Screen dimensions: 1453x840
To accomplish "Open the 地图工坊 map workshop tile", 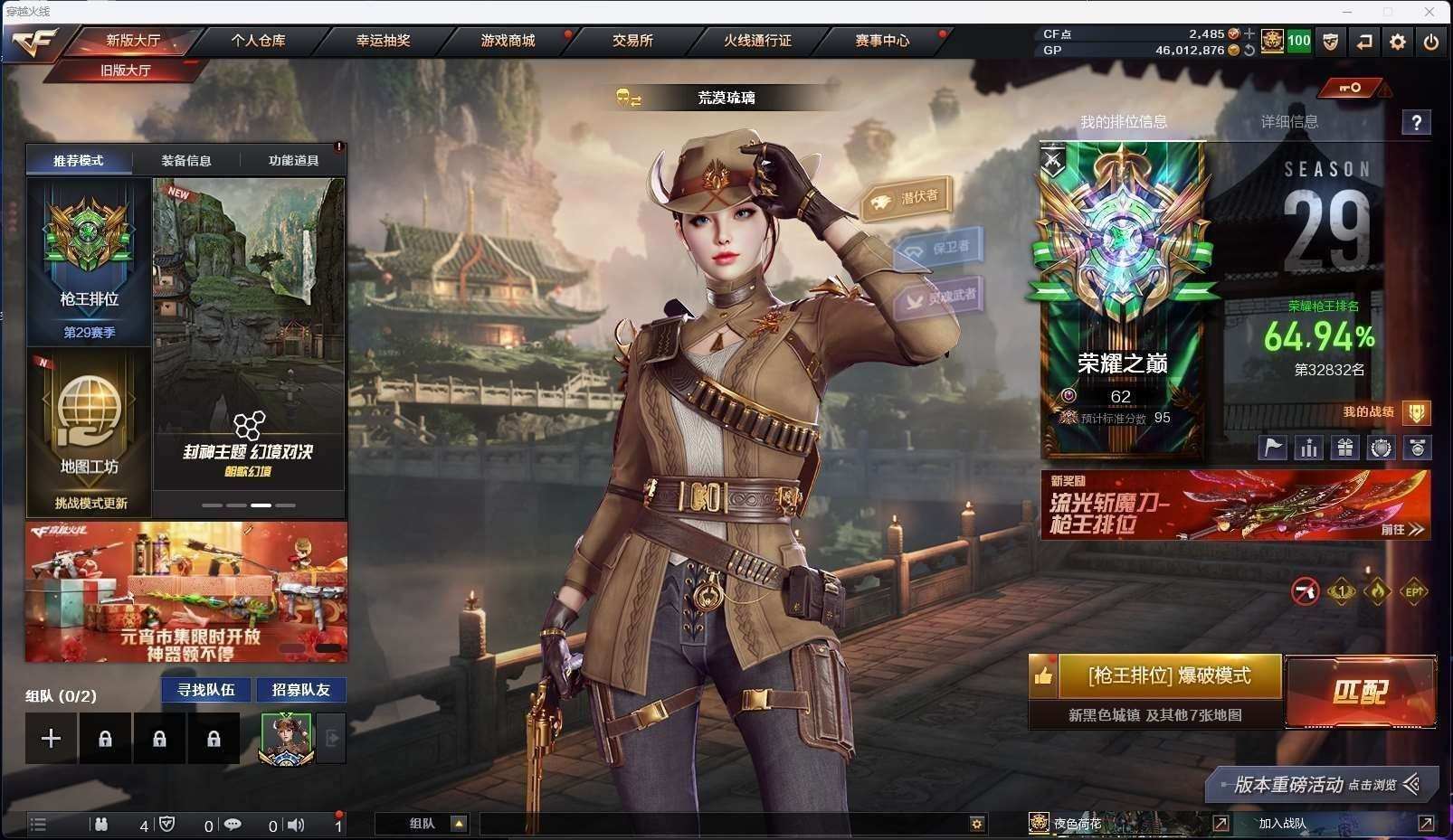I will click(89, 432).
